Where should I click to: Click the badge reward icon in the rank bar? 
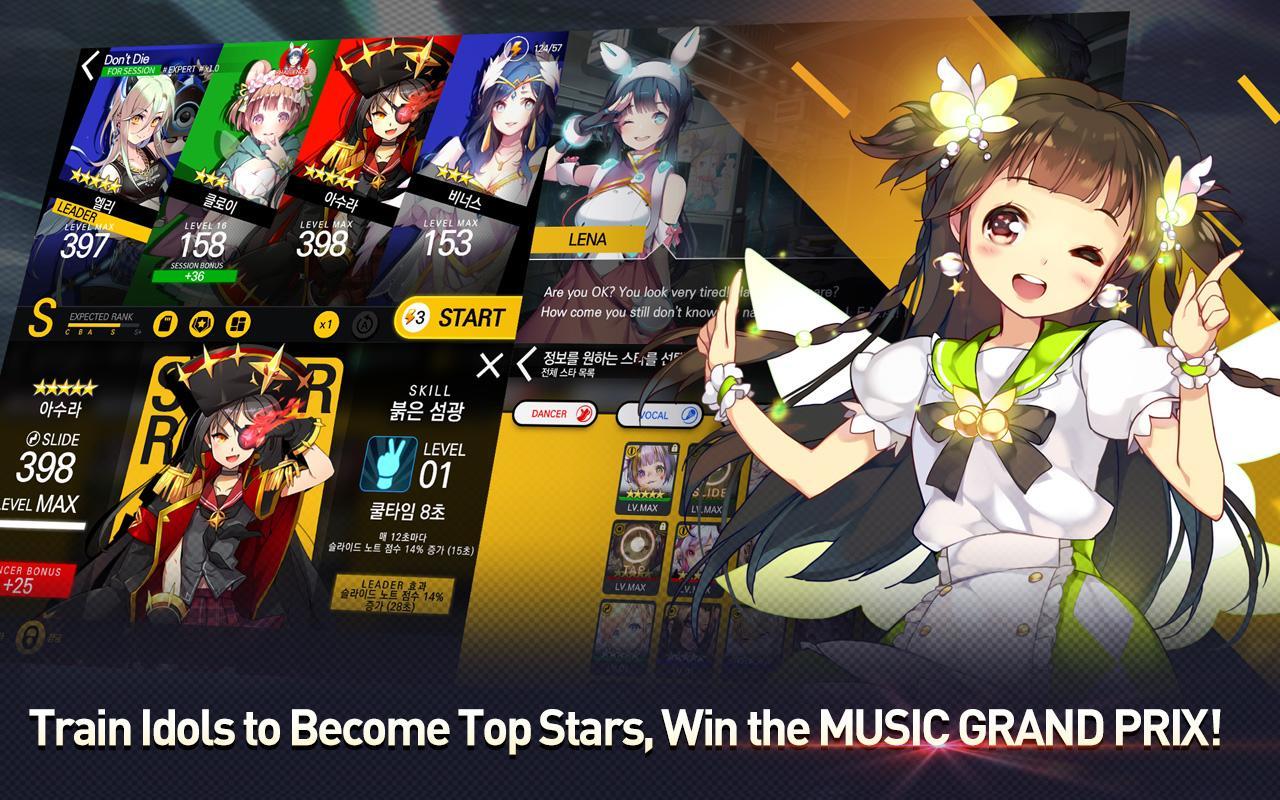pos(202,322)
